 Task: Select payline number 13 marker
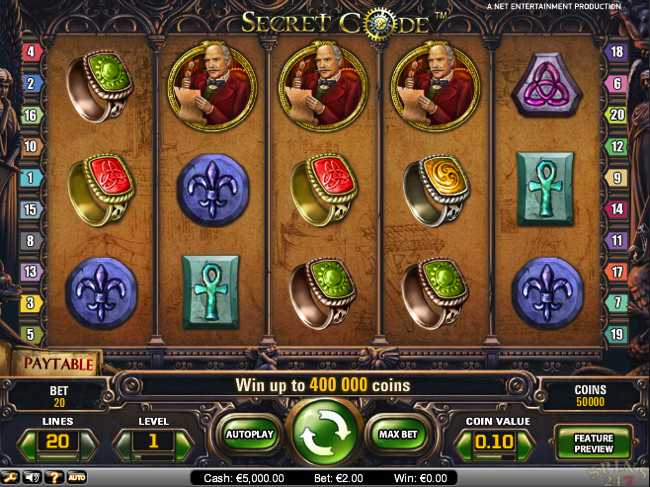pyautogui.click(x=31, y=272)
